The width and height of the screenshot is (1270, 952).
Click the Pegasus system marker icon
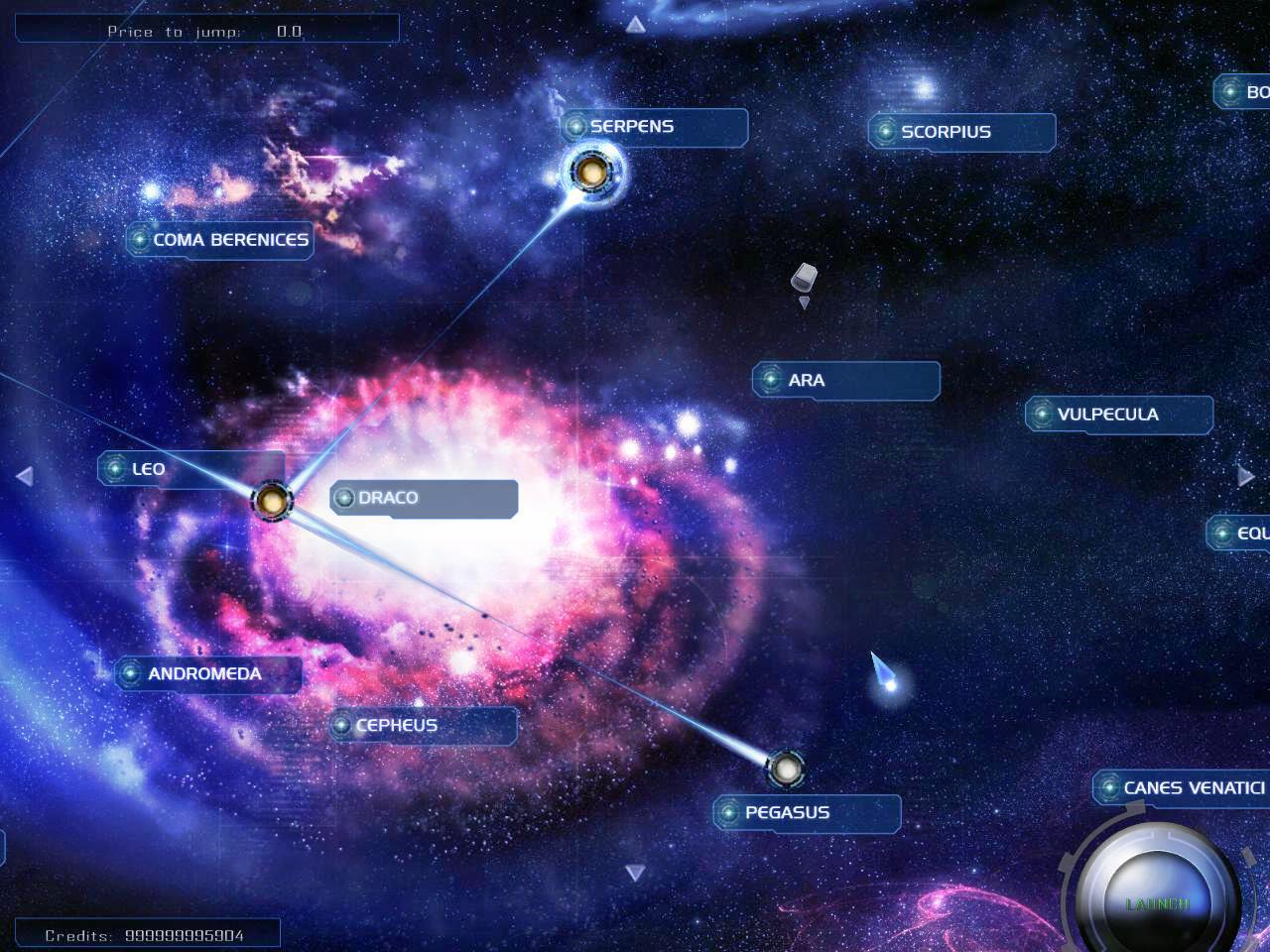tap(730, 812)
